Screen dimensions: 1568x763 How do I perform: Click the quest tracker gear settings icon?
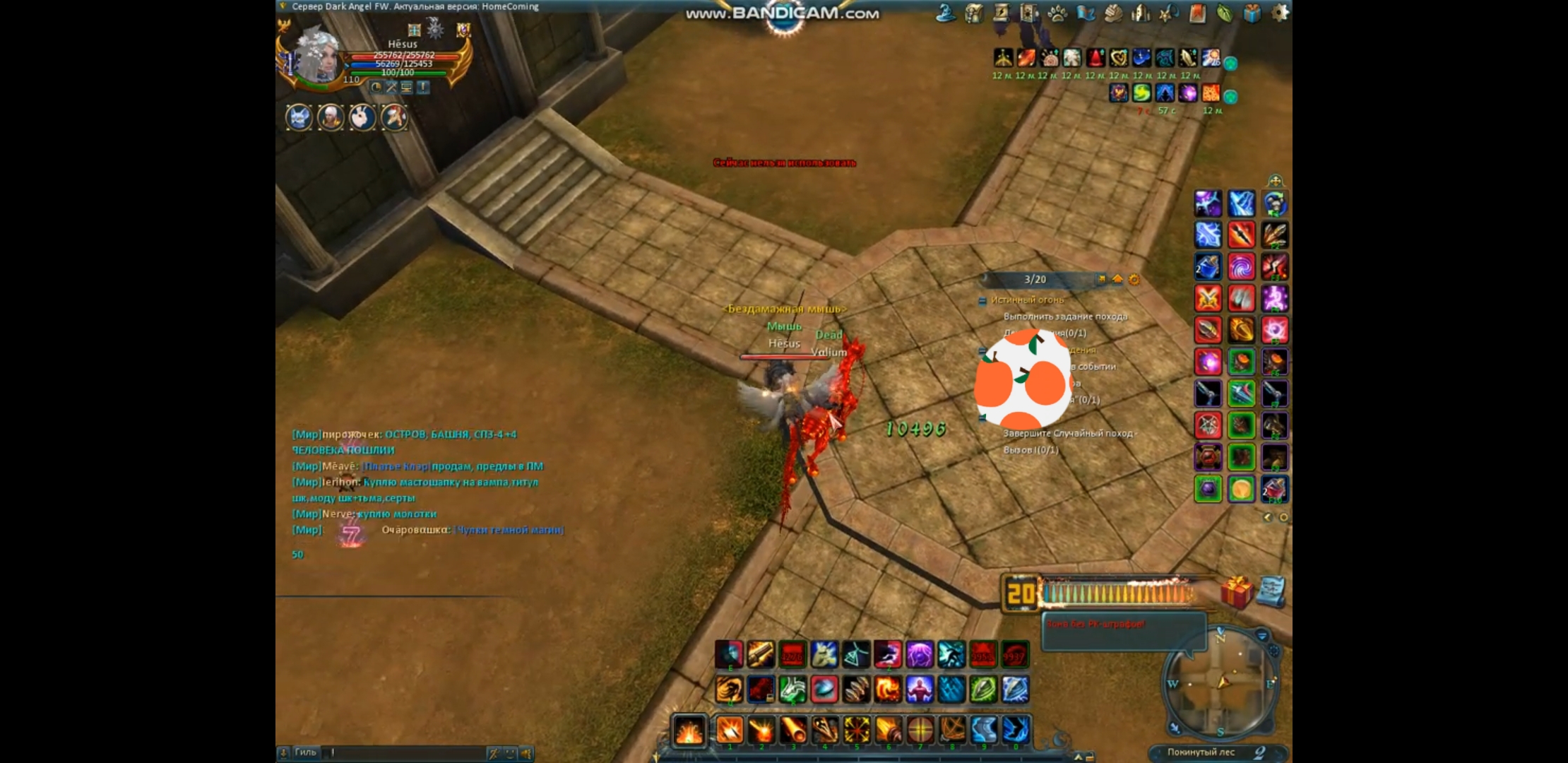(x=1134, y=280)
